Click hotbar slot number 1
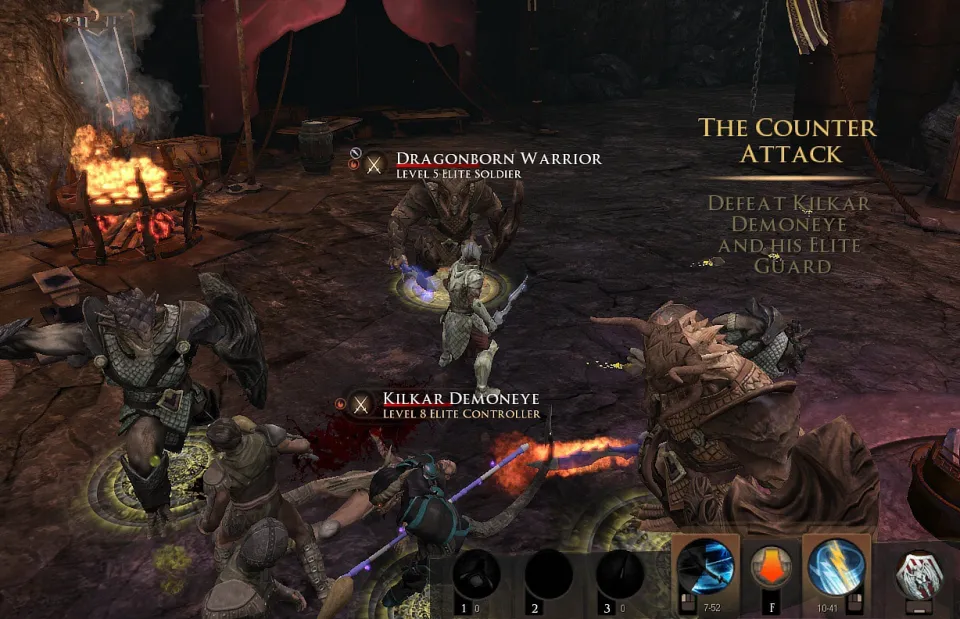 click(478, 575)
